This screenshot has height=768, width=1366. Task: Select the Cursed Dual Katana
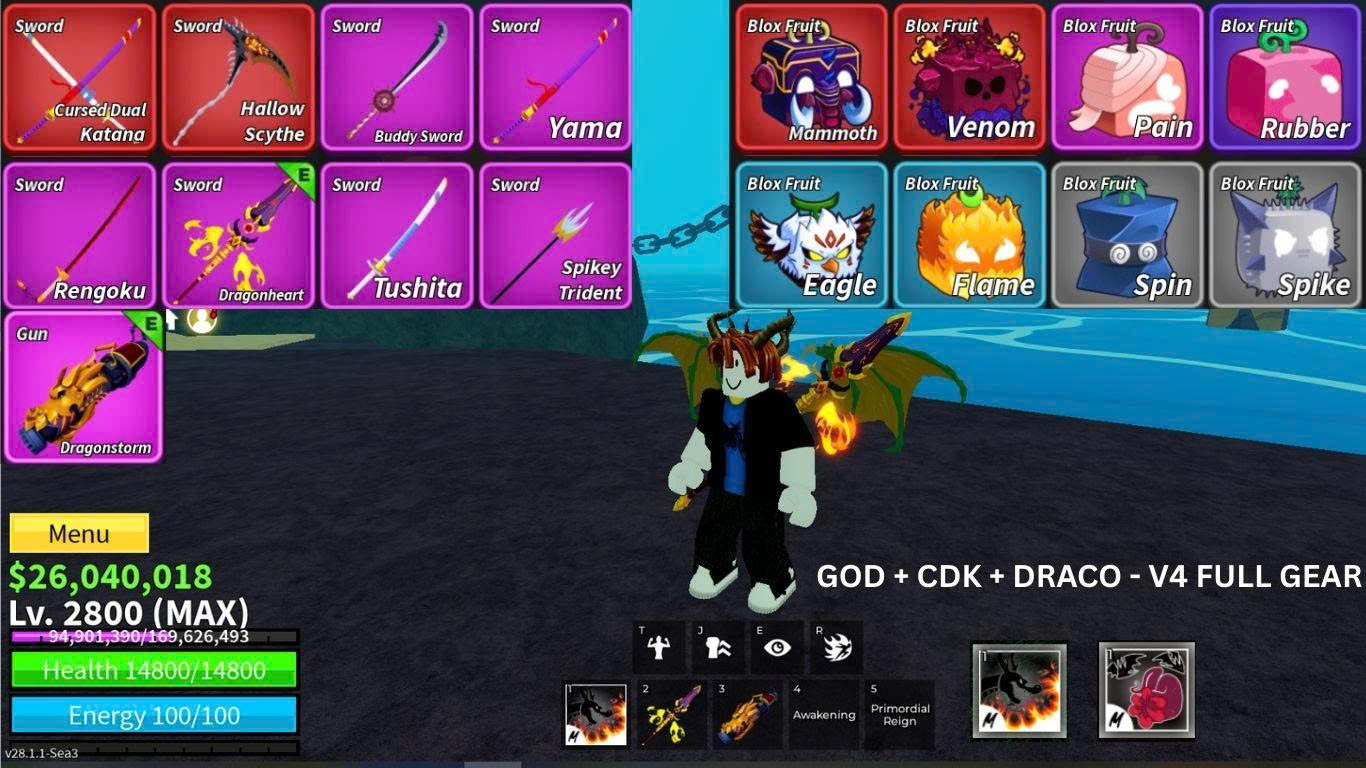pos(80,77)
